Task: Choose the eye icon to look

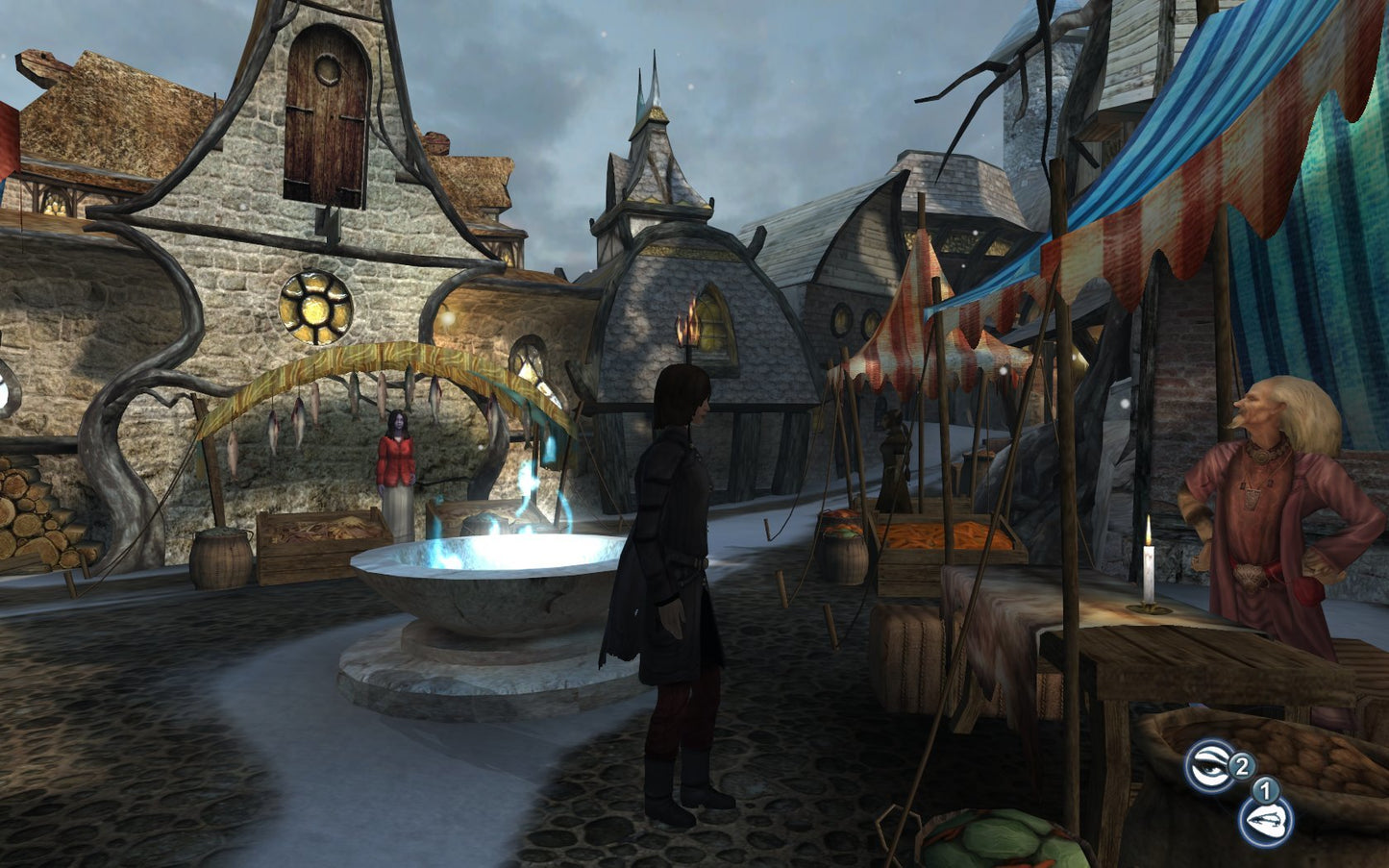Action: click(1209, 767)
